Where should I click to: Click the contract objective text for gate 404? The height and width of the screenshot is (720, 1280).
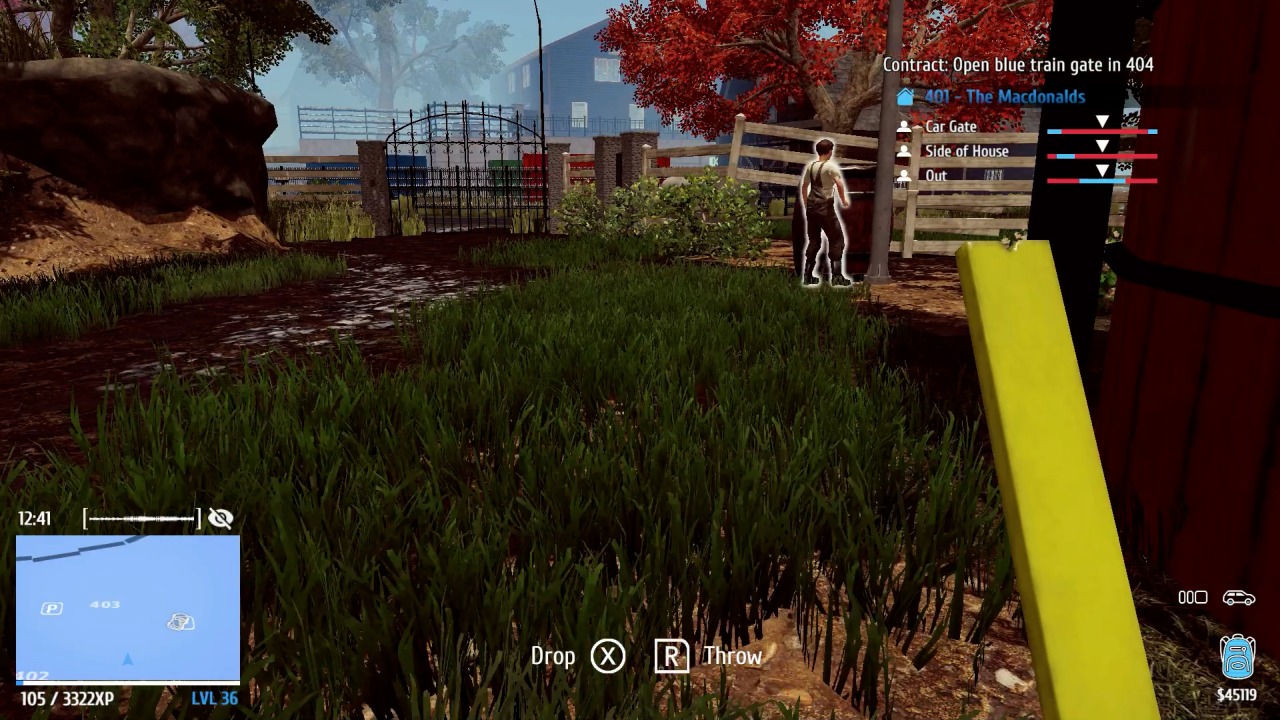tap(1016, 64)
